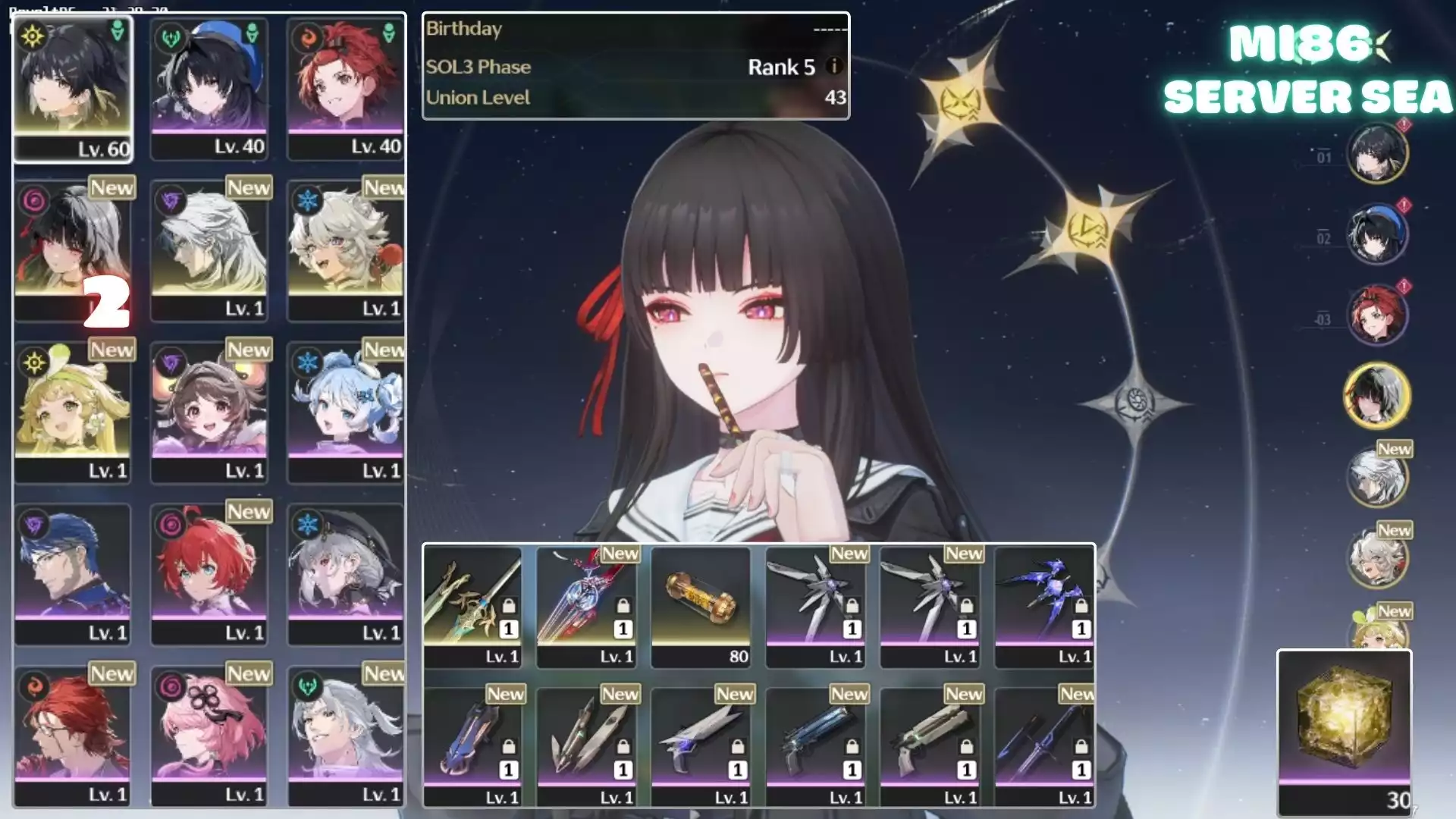Viewport: 1456px width, 819px height.
Task: Select the Lv. 60 black-haired character card
Action: [73, 88]
